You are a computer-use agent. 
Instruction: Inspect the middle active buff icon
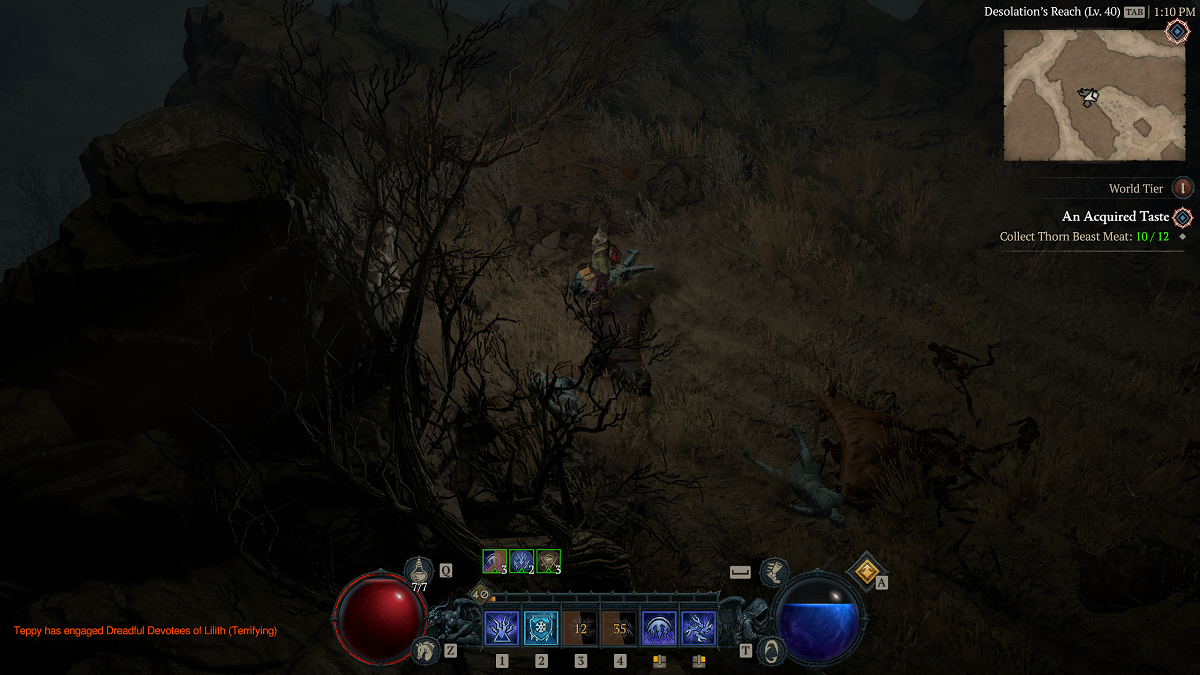(521, 562)
